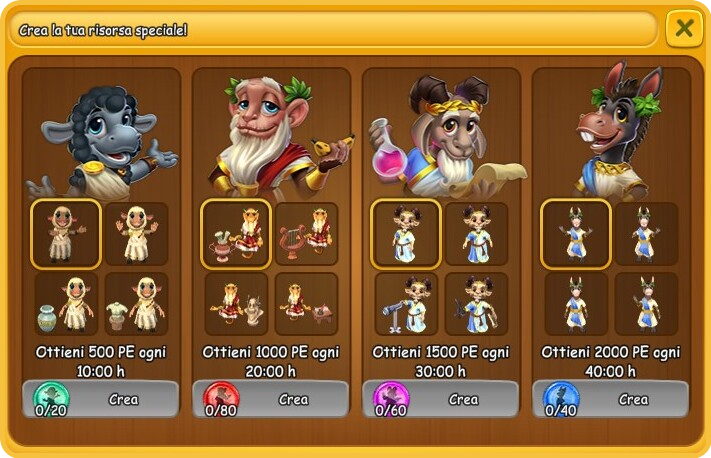Select the sheep villager with blue vase
This screenshot has height=458, width=711.
coord(66,304)
